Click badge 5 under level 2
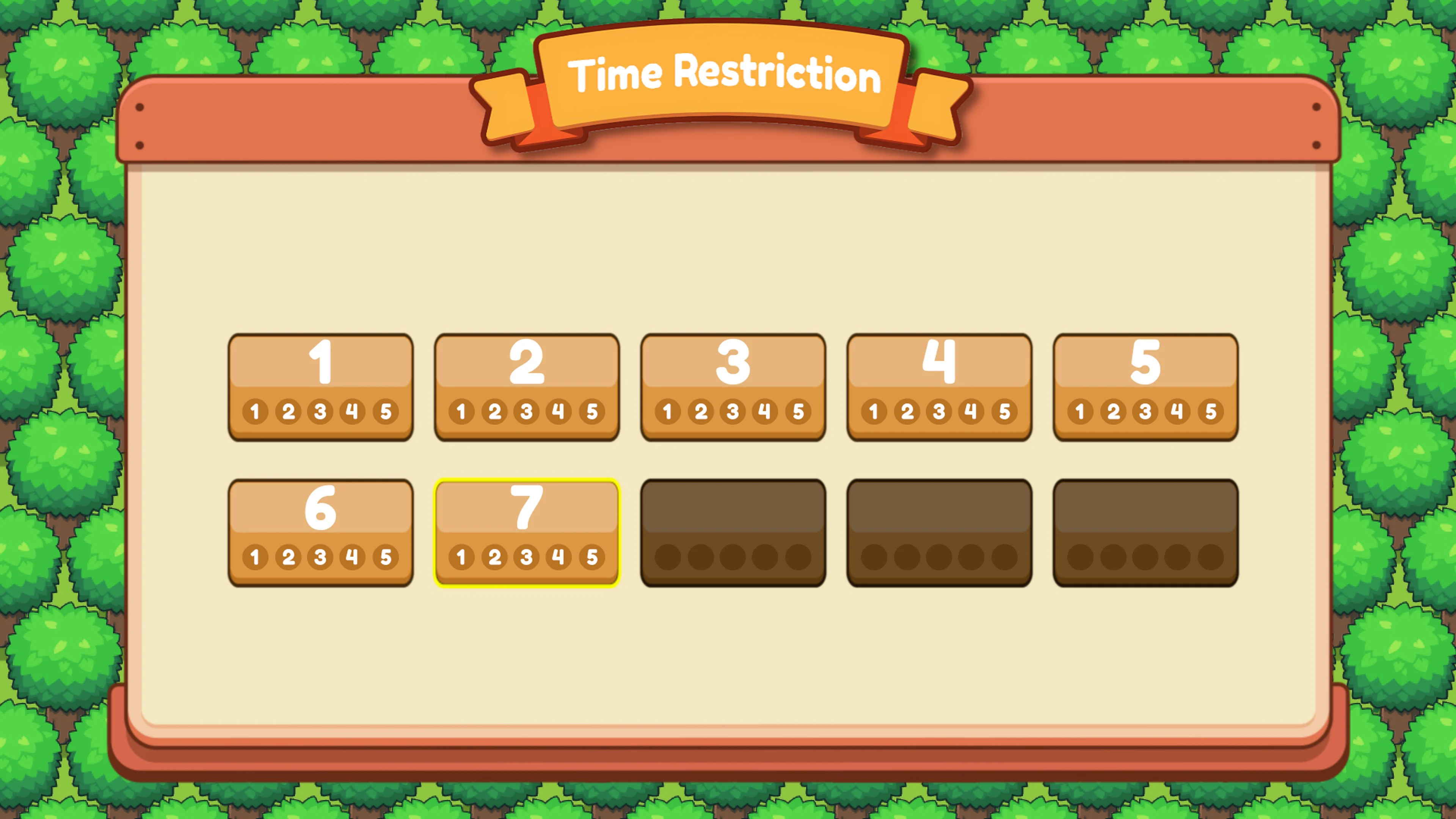The width and height of the screenshot is (1456, 819). 592,411
